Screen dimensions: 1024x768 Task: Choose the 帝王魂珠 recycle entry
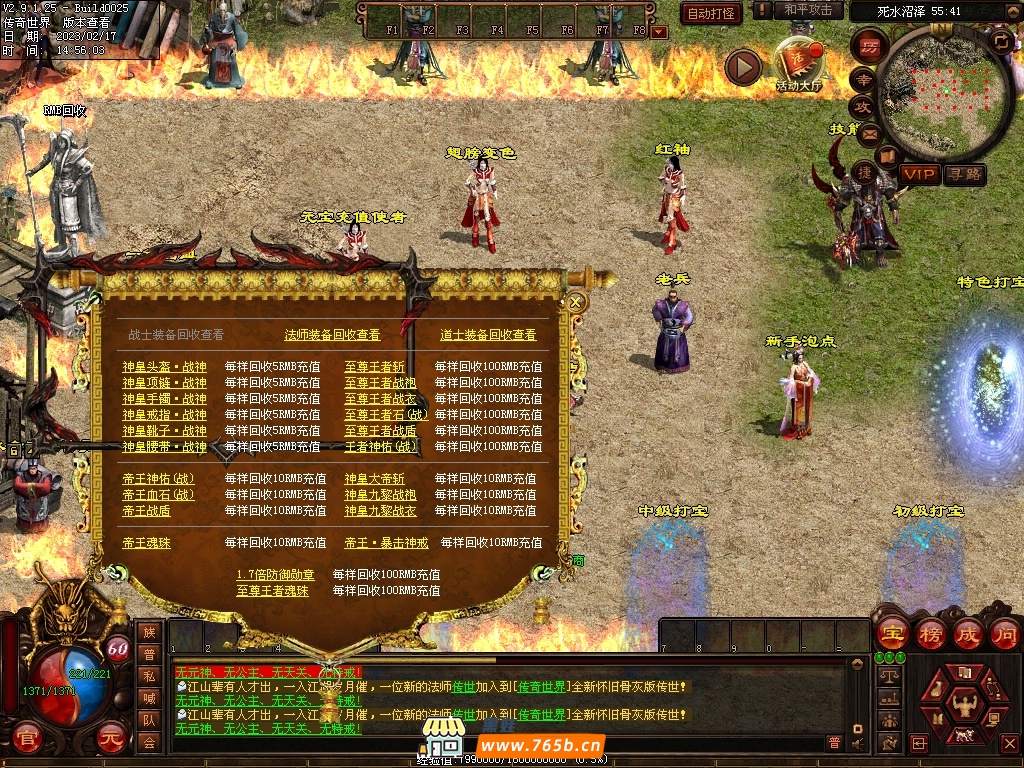click(x=146, y=543)
